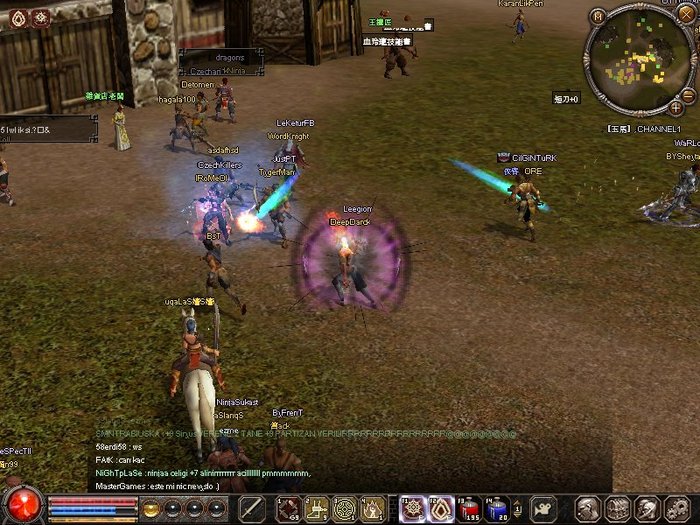The image size is (700, 525).
Task: Open the world map with the M button
Action: pyautogui.click(x=598, y=16)
